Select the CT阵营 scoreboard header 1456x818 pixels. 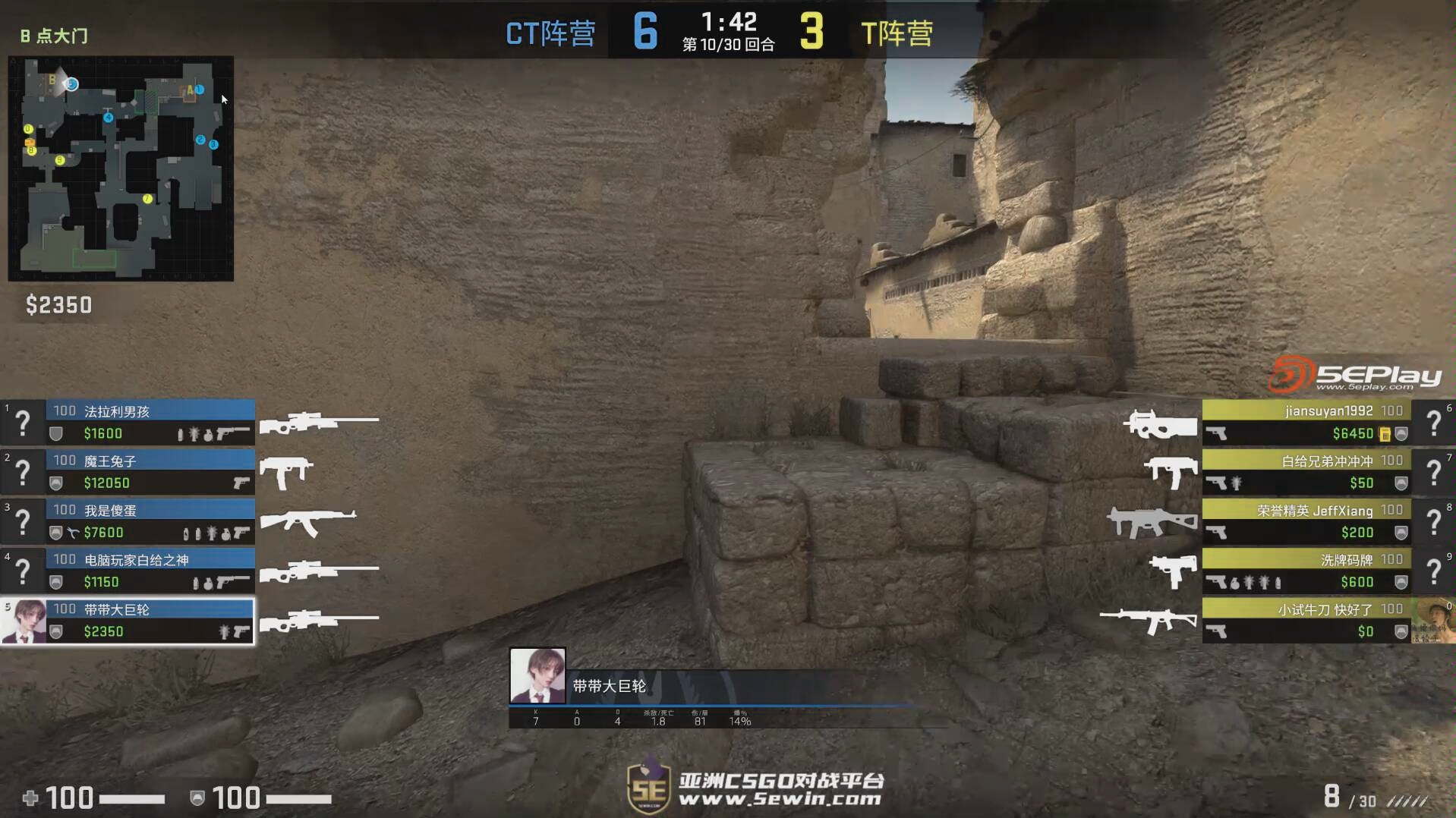pyautogui.click(x=550, y=32)
